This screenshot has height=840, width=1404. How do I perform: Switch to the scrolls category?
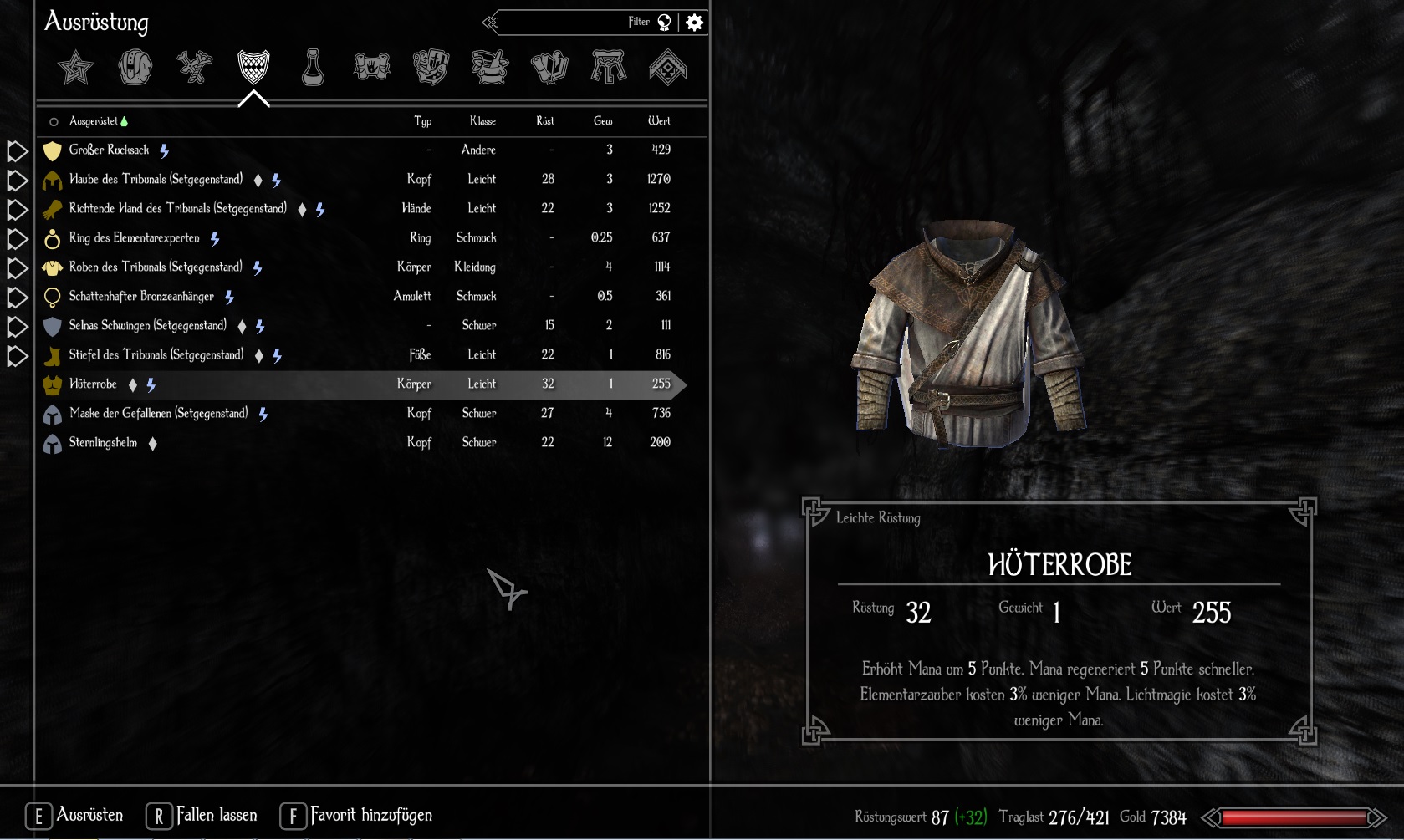coord(372,68)
